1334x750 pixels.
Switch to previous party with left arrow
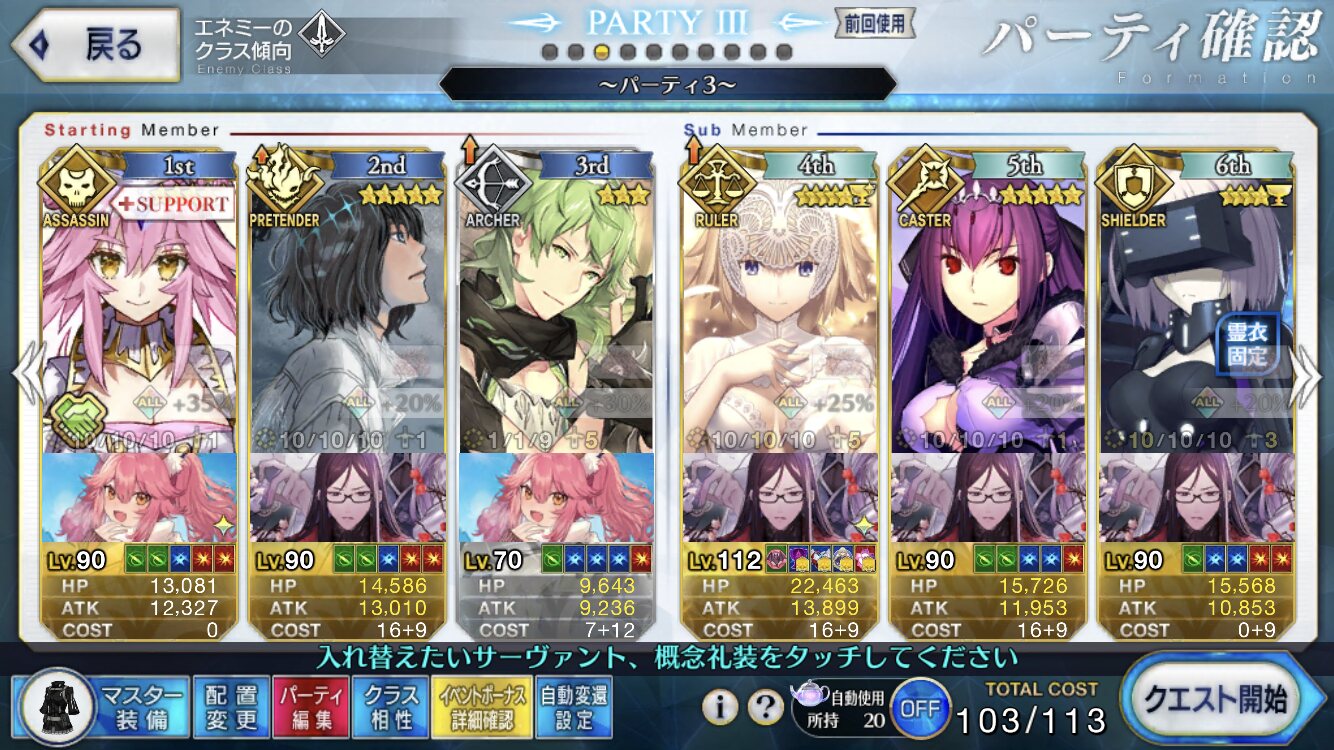[26, 374]
